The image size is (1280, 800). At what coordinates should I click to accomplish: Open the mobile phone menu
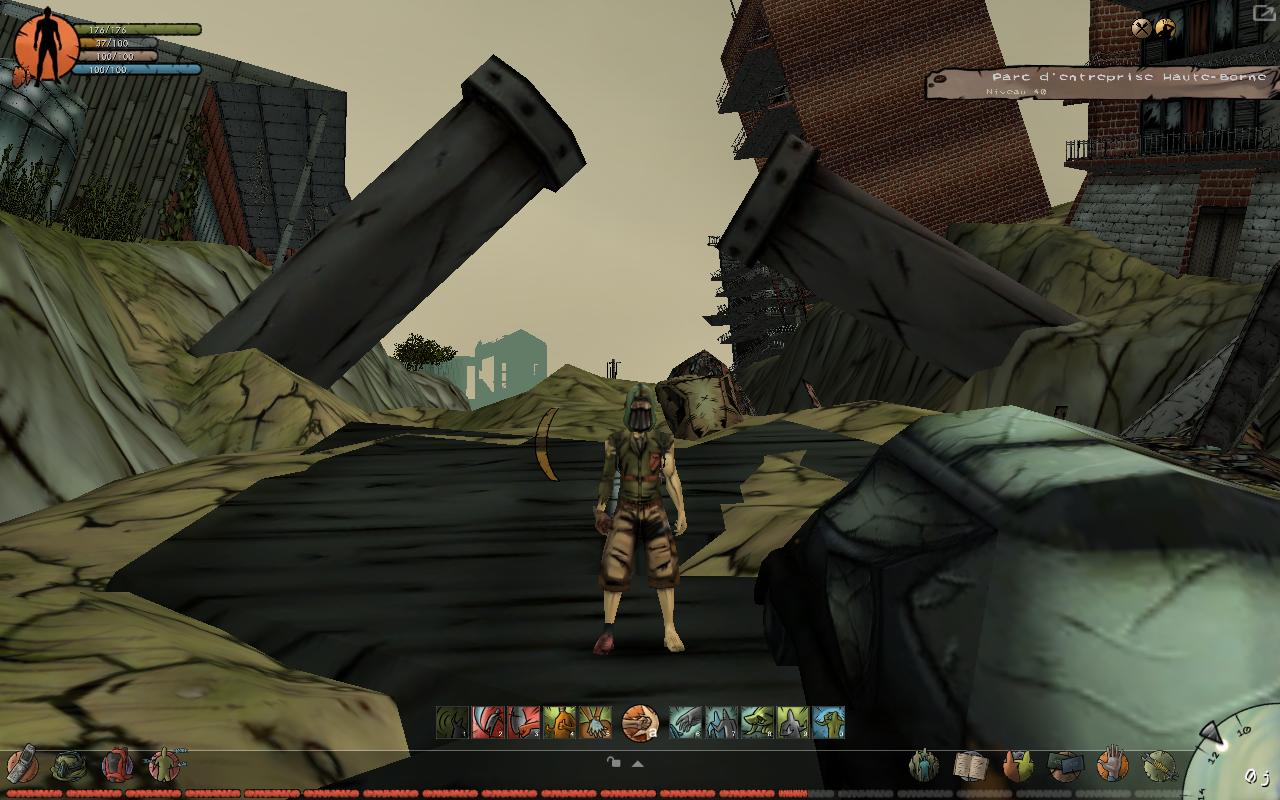point(22,766)
